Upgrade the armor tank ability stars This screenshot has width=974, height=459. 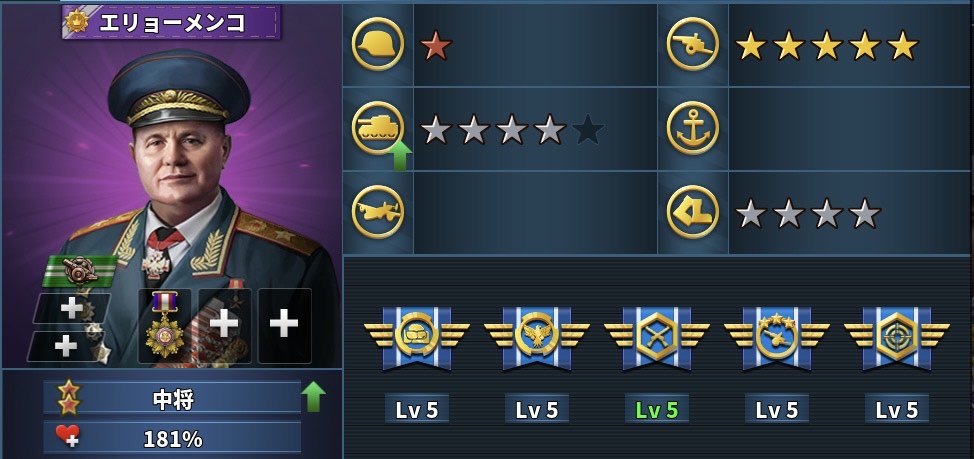(400, 155)
